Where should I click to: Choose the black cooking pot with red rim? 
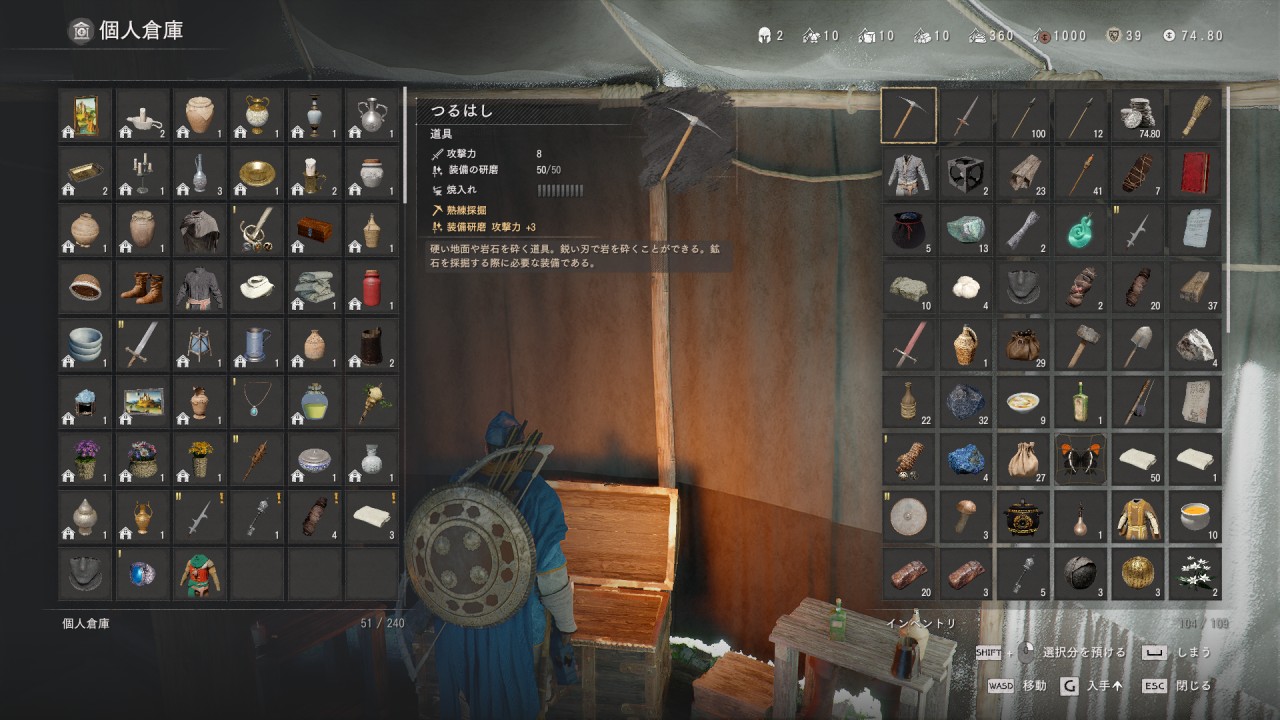click(x=1023, y=517)
